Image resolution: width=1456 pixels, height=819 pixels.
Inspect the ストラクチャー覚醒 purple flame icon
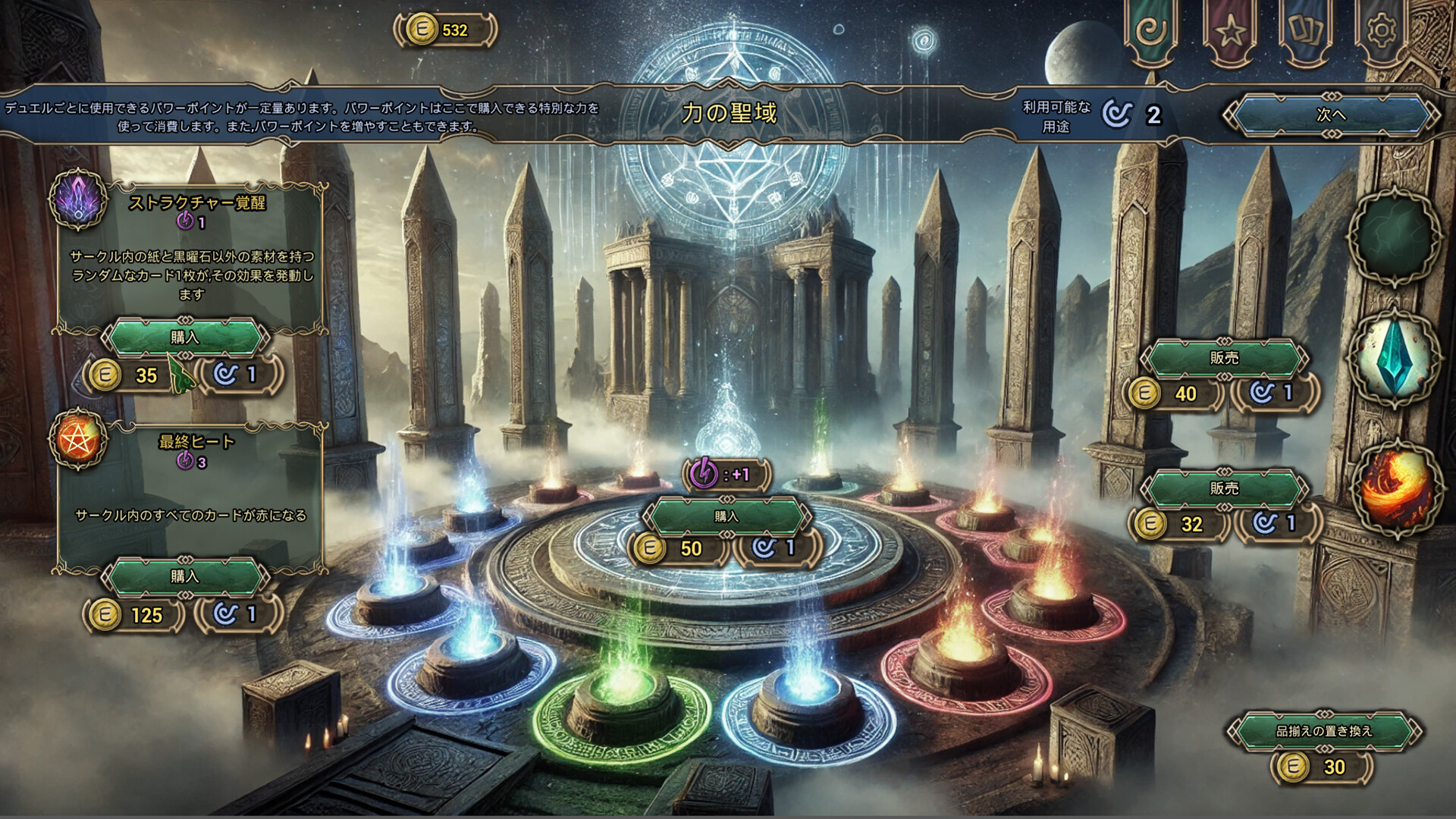tap(80, 200)
